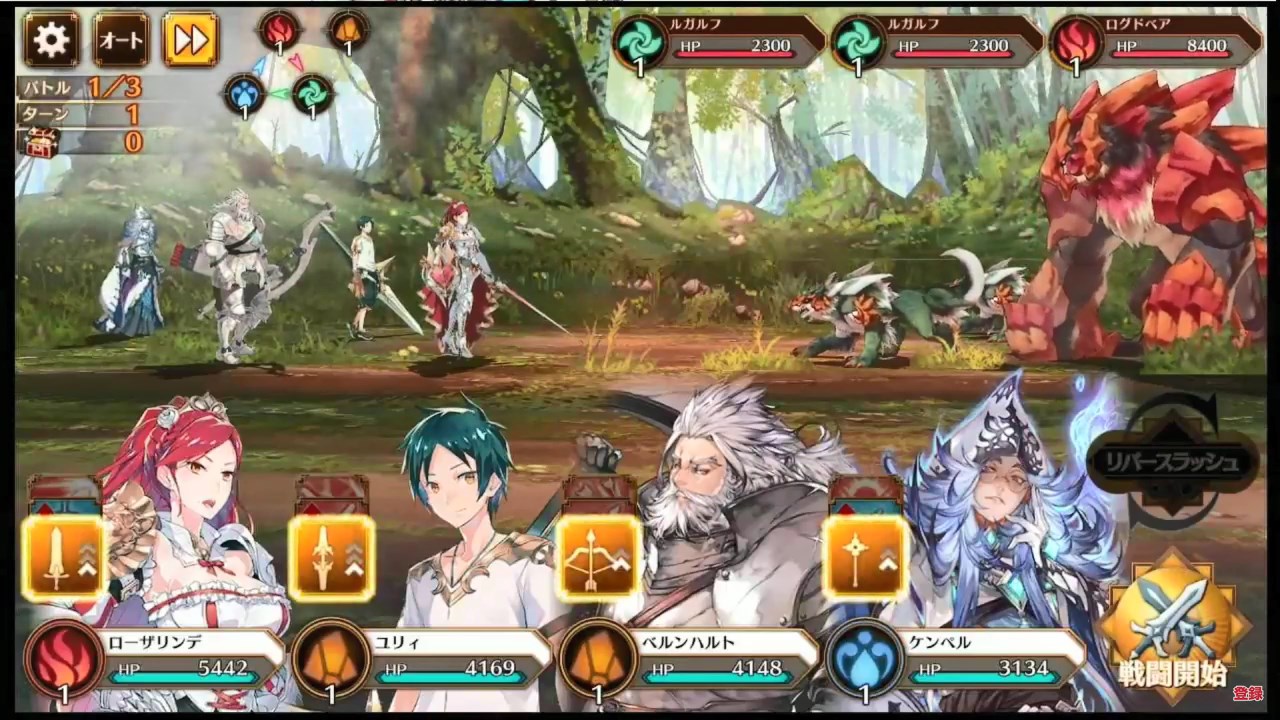Click the 登録 subscribe label
Viewport: 1280px width, 720px height.
1247,693
